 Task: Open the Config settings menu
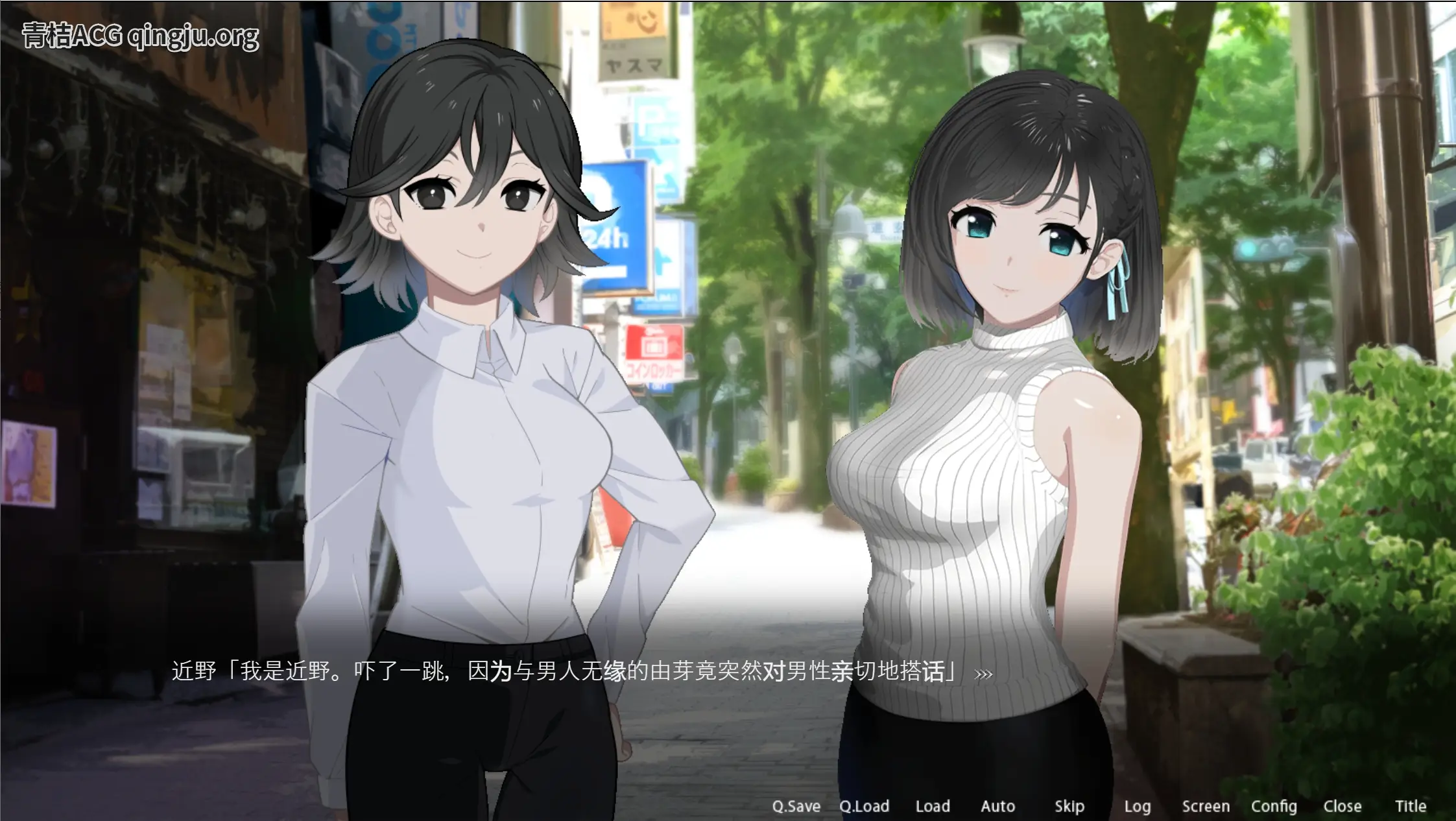(1275, 806)
